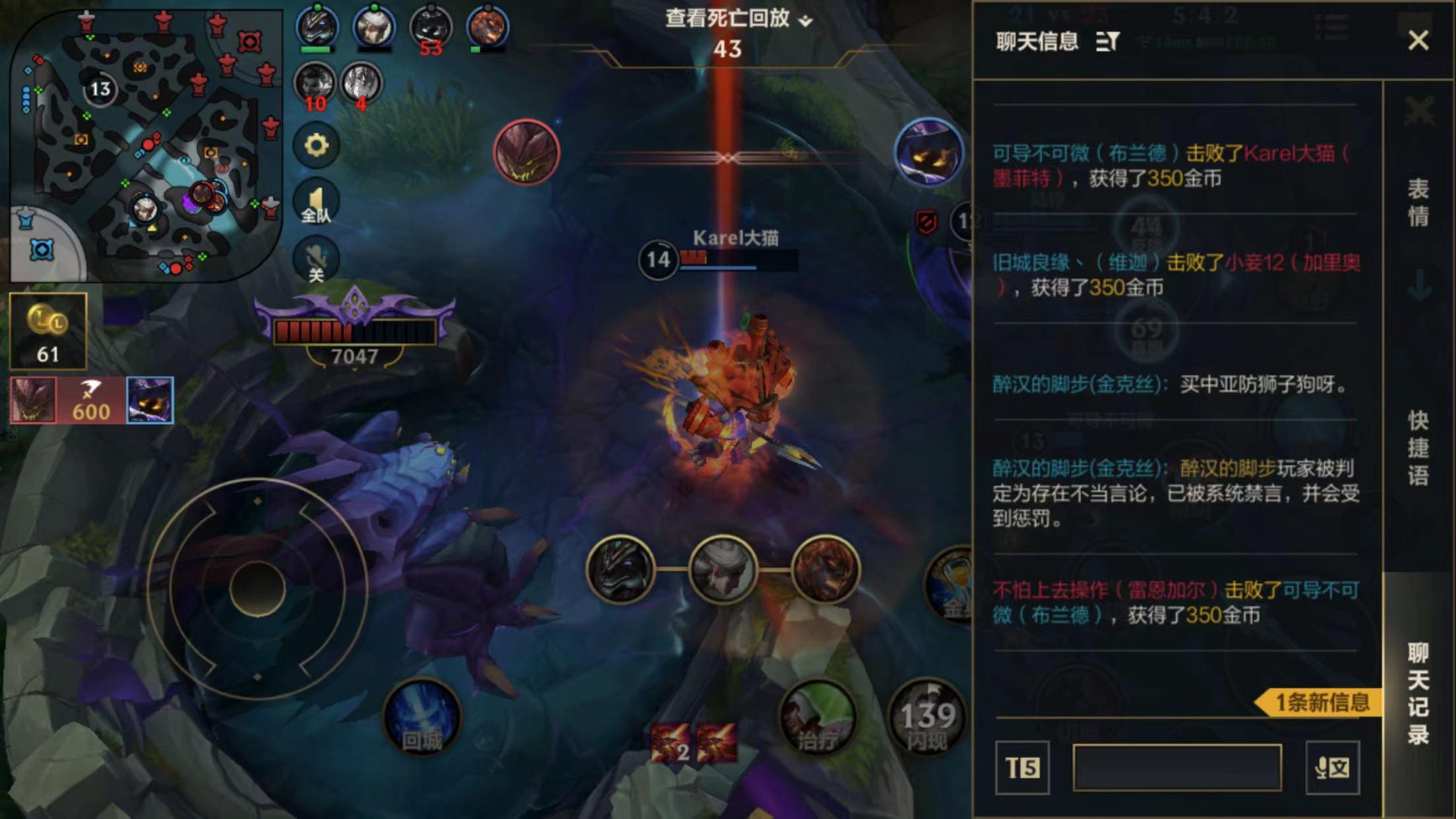1456x819 pixels.
Task: Select the 聊天记录 chat history tab
Action: (x=1418, y=694)
